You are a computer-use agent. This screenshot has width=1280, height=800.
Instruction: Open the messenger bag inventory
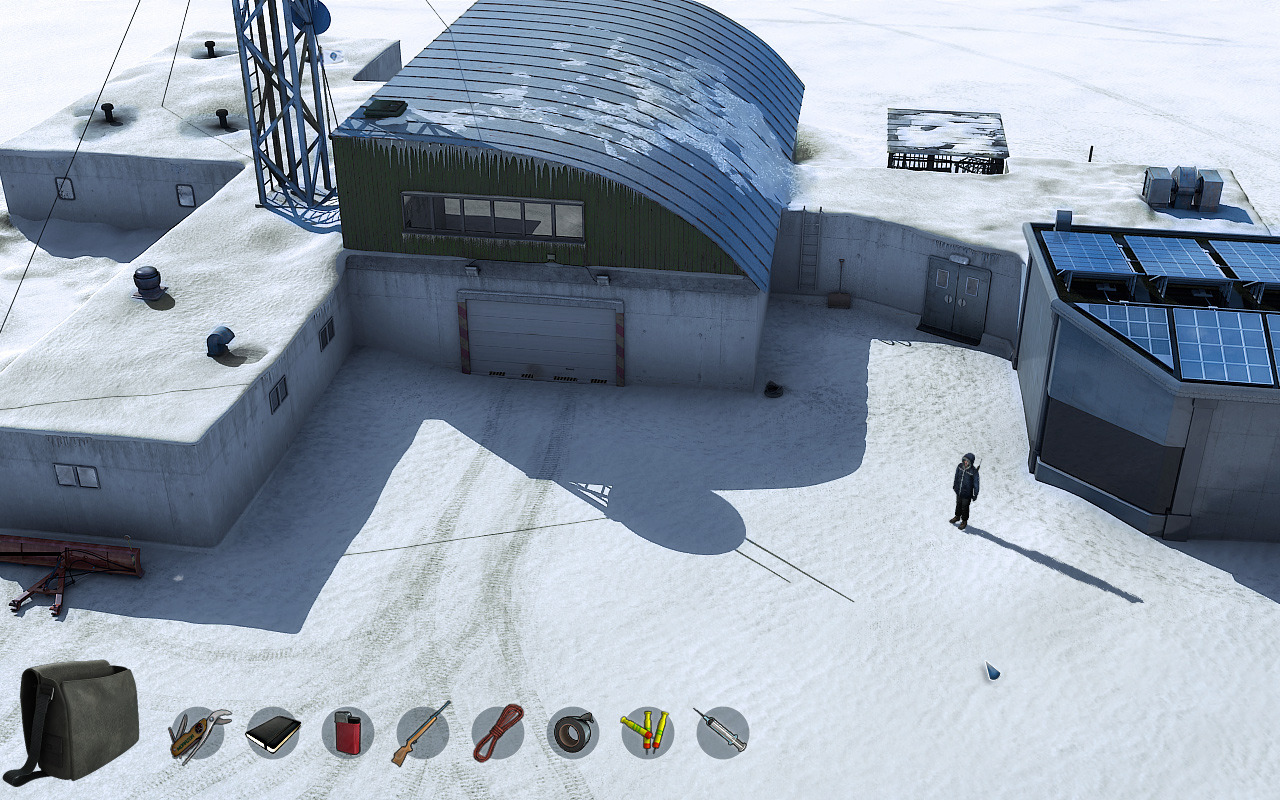point(78,720)
